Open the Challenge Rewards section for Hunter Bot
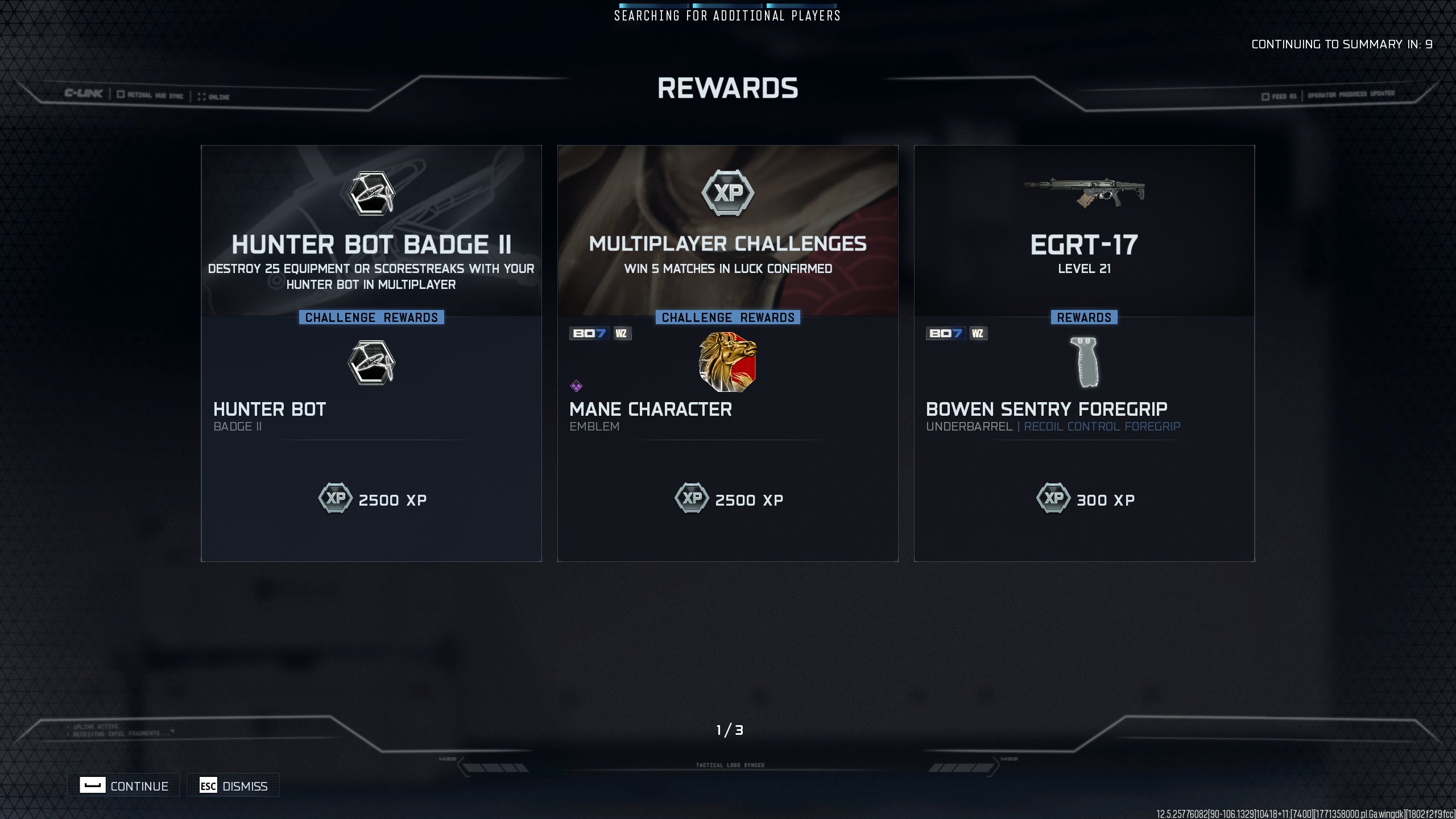 pyautogui.click(x=371, y=317)
